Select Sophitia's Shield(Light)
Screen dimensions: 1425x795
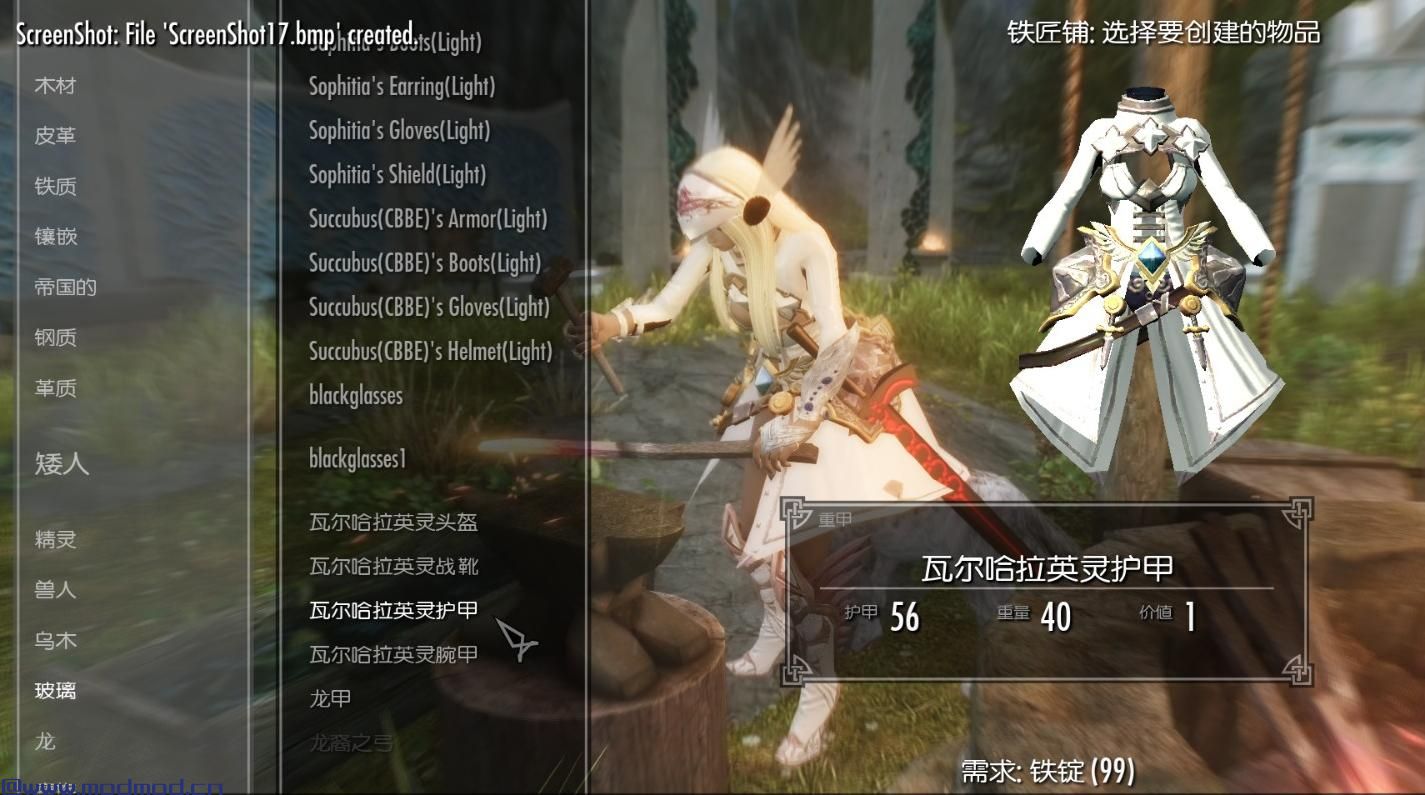395,175
